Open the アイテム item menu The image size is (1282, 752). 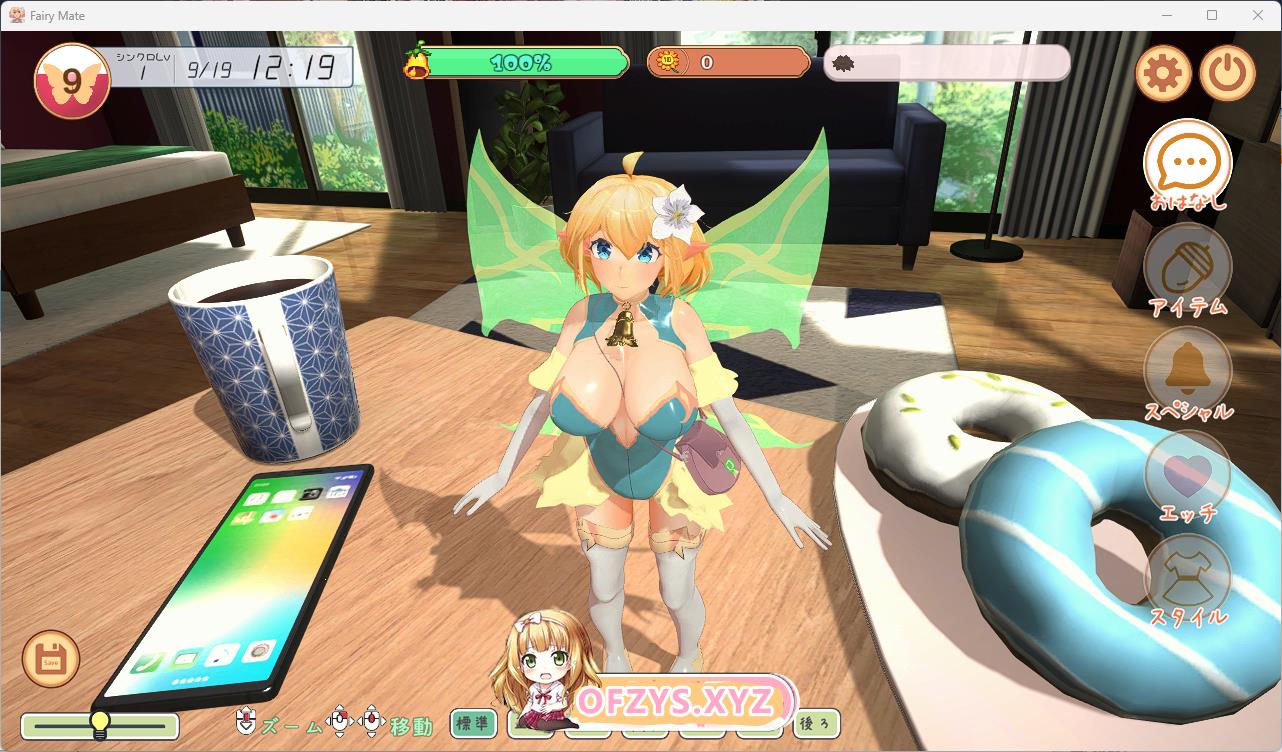pos(1187,268)
